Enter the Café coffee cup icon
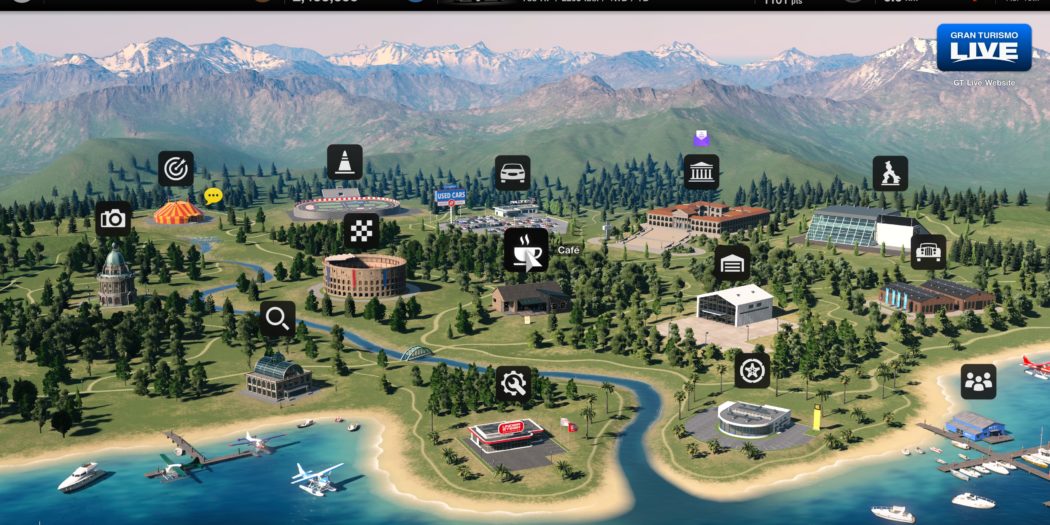The width and height of the screenshot is (1050, 525). click(525, 250)
